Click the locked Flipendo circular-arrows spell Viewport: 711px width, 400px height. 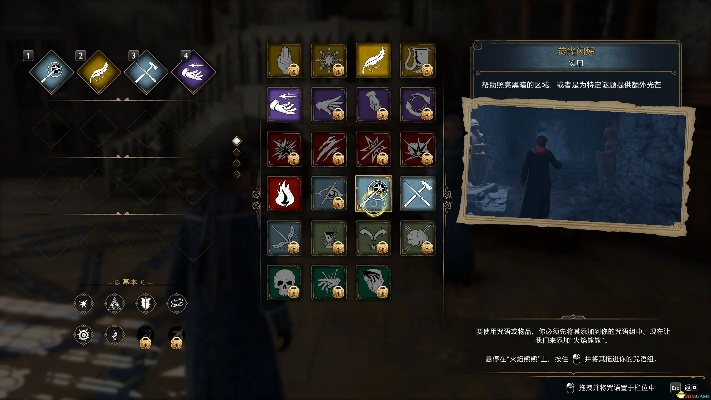coord(417,104)
